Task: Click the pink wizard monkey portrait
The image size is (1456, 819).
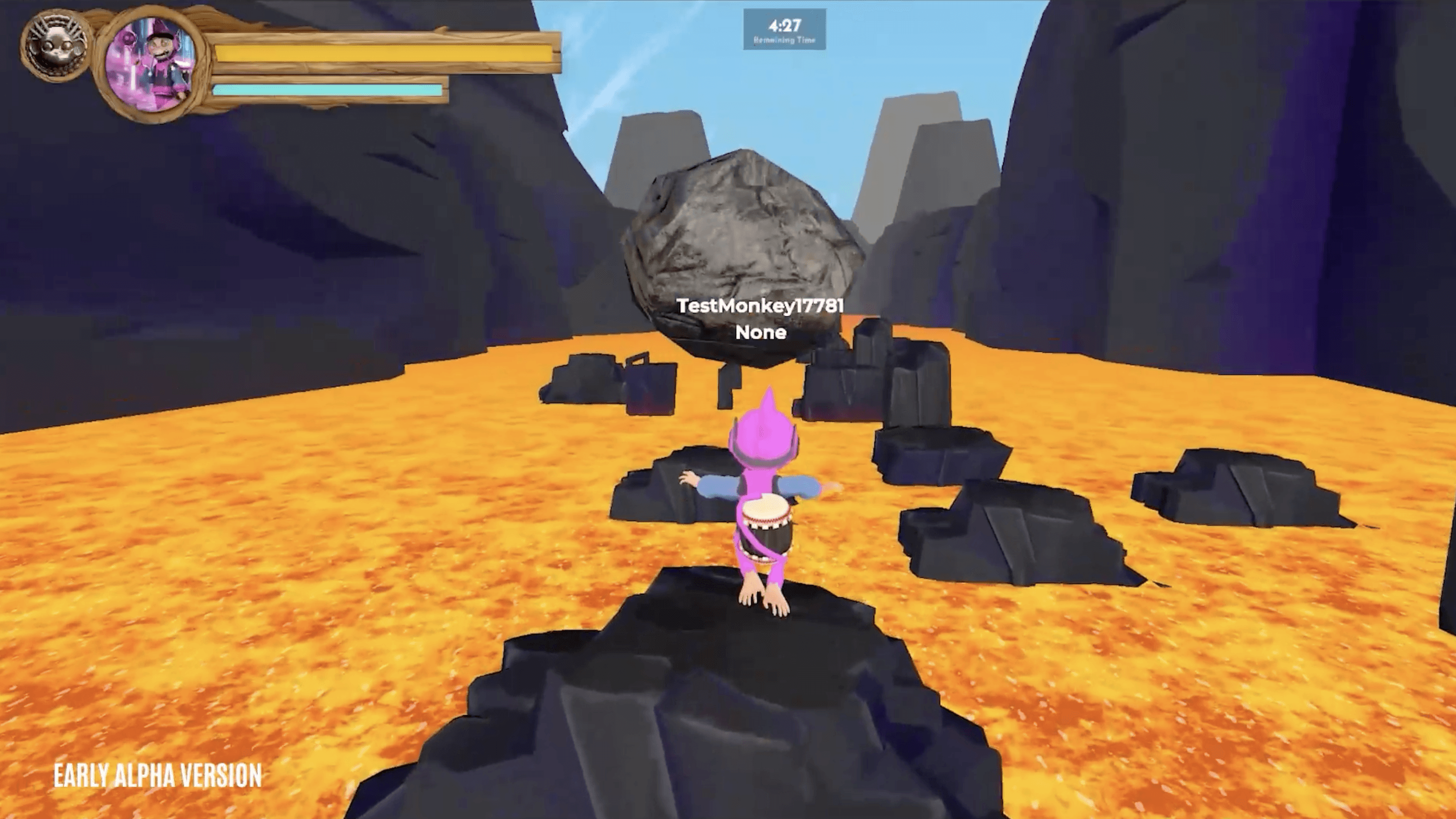Action: 152,62
